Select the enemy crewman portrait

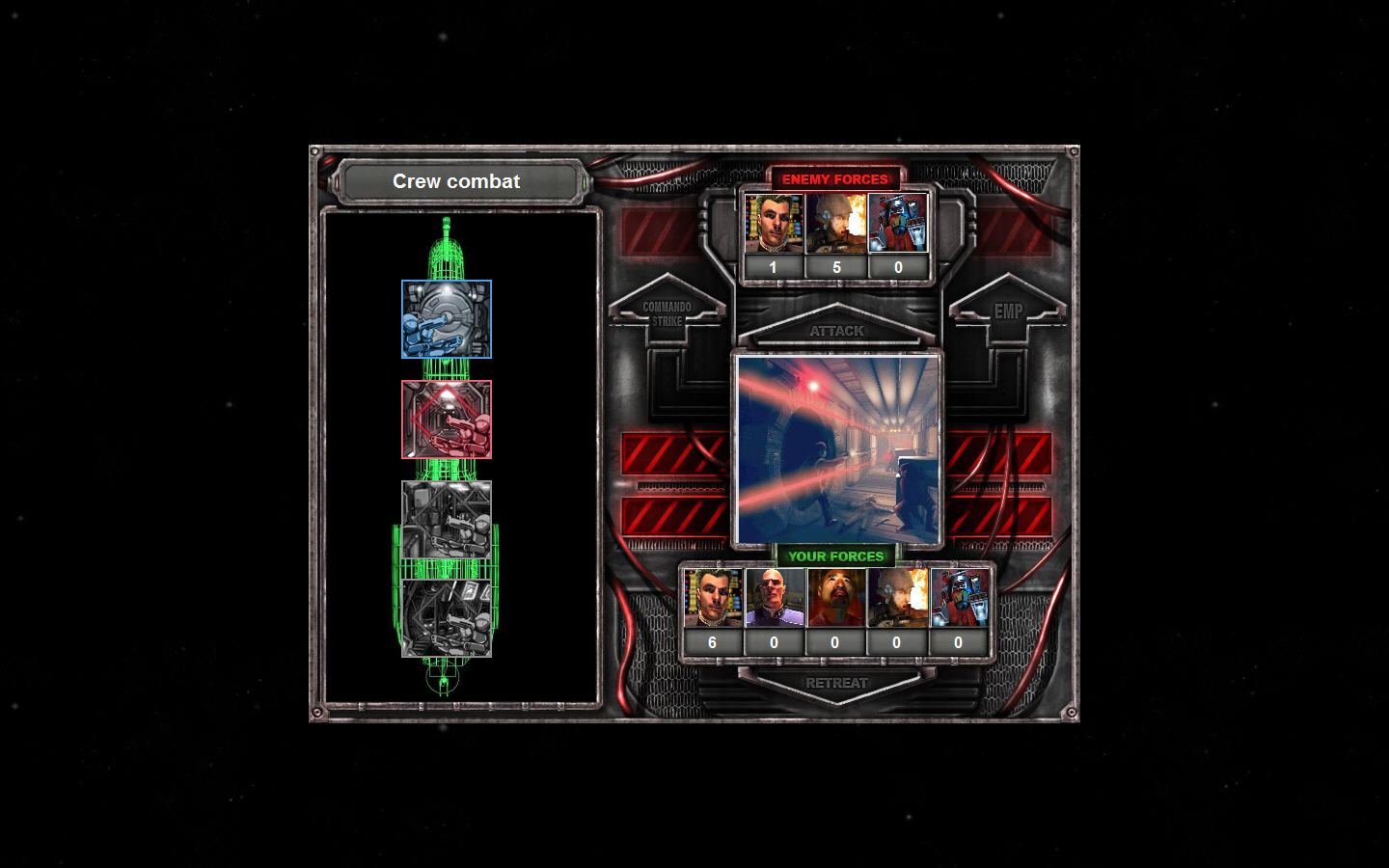click(x=776, y=224)
